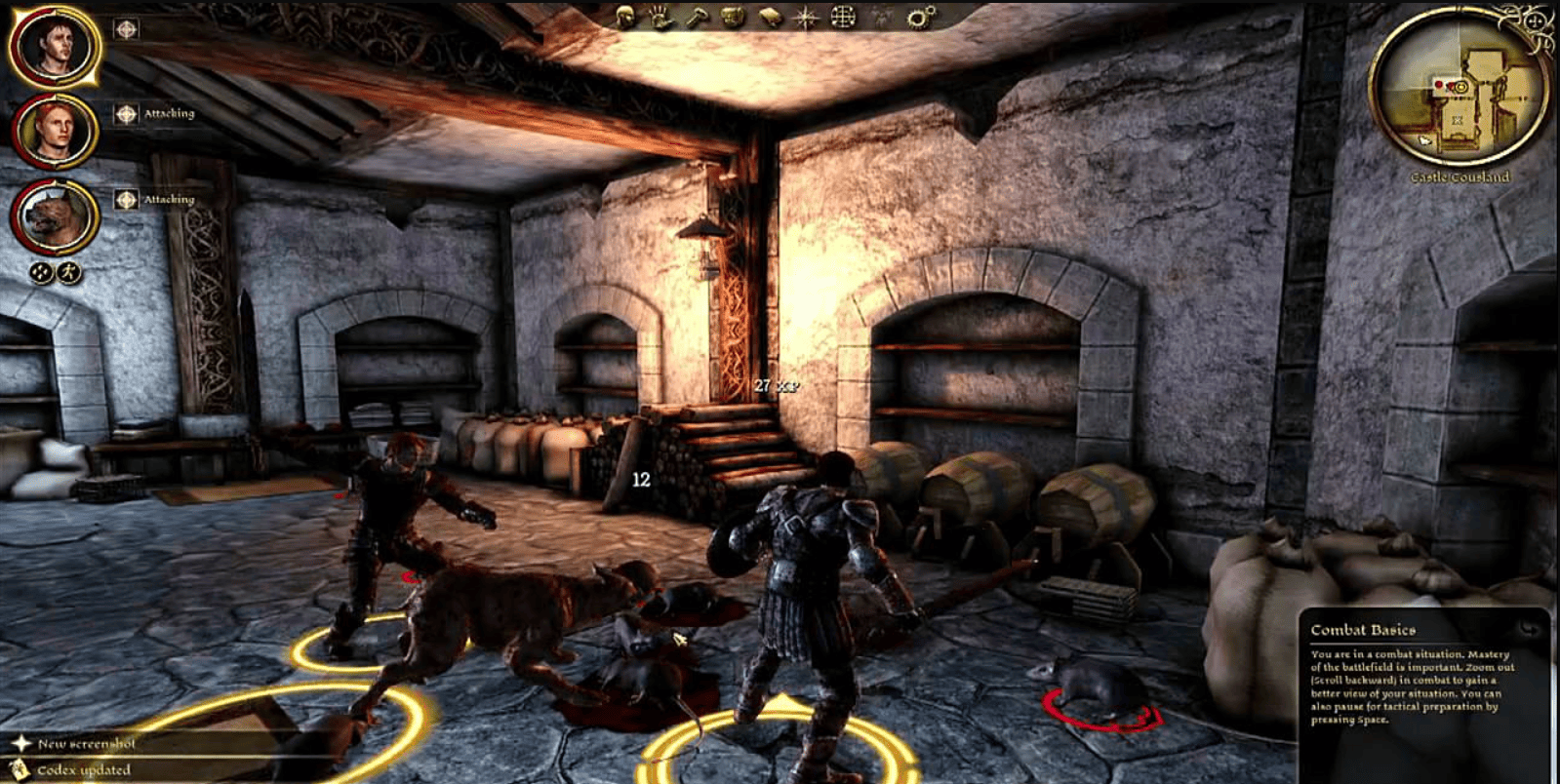1560x784 pixels.
Task: Open the character record head icon
Action: click(x=625, y=17)
